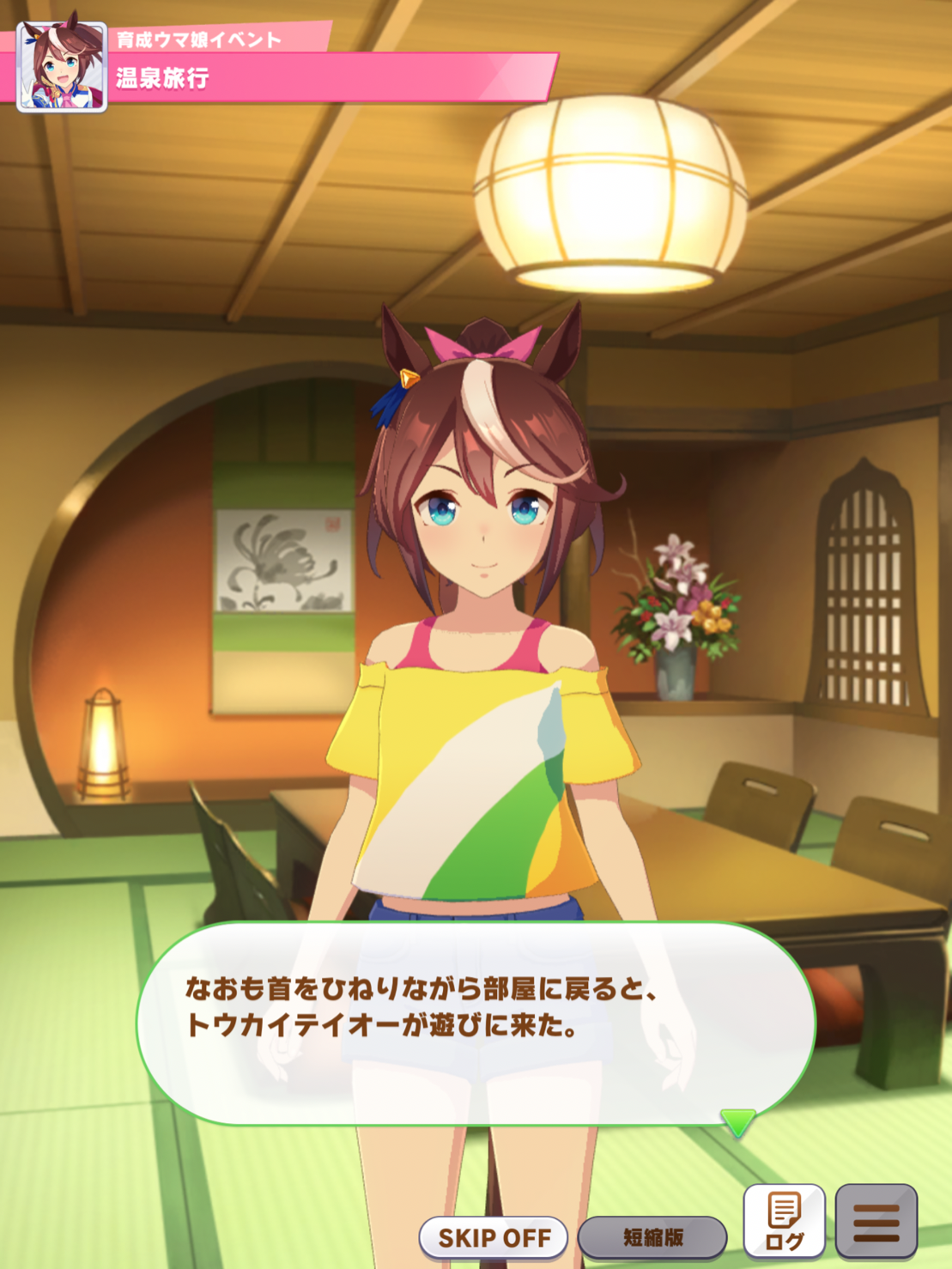Toggle the SKIP OFF button
952x1269 pixels.
point(494,1237)
